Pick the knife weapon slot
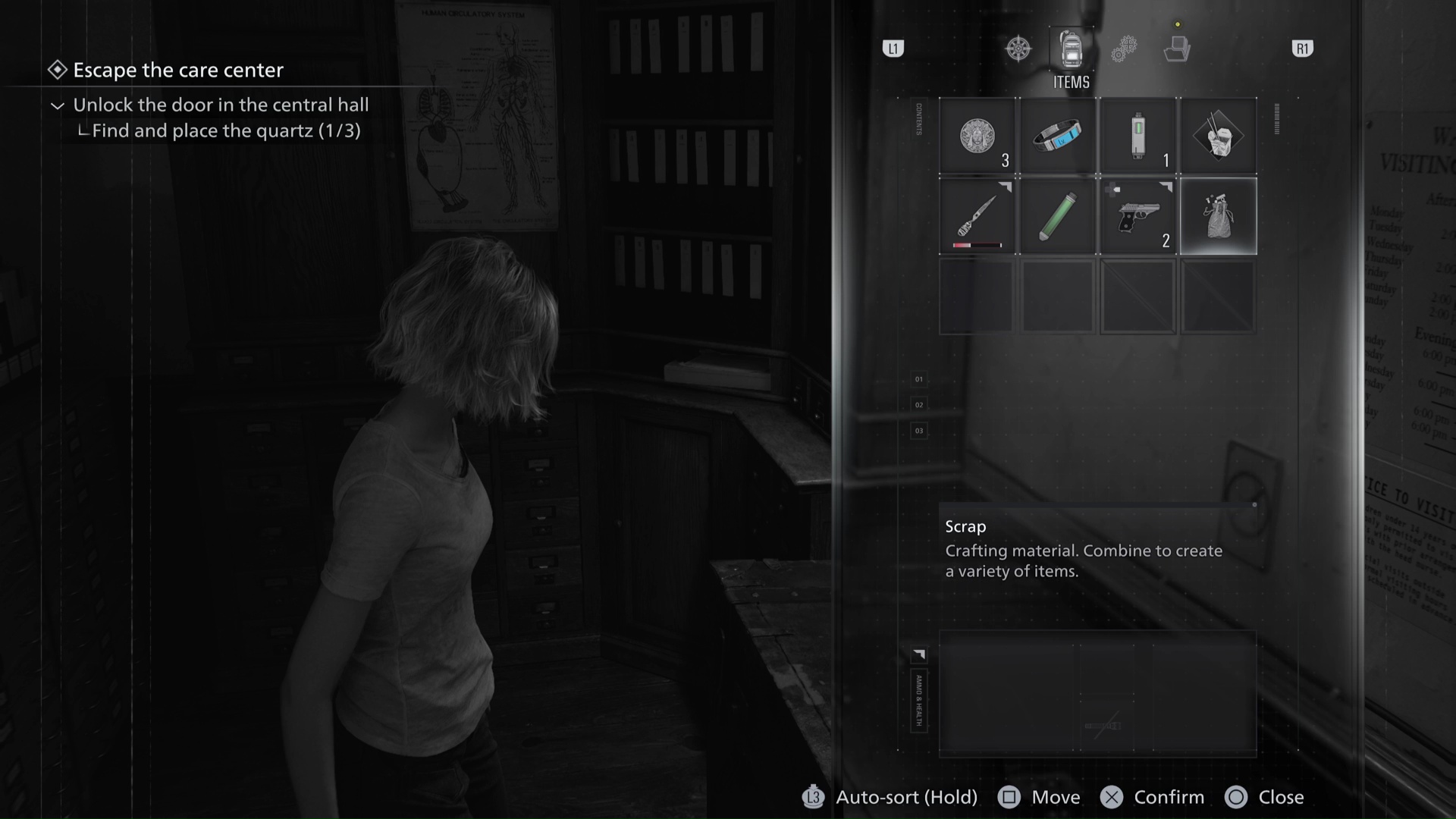The image size is (1456, 819). 977,217
